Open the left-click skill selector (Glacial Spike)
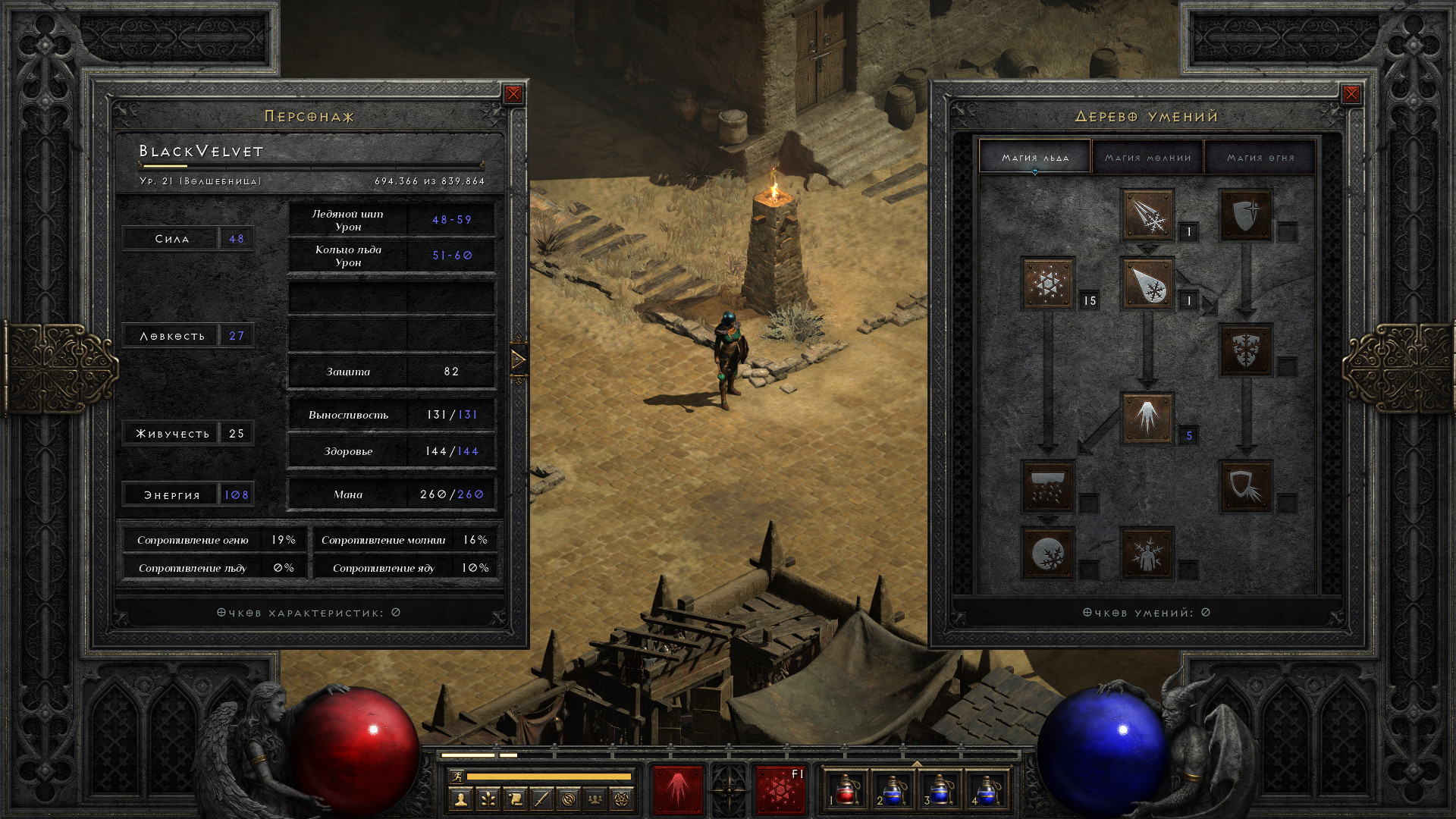This screenshot has width=1456, height=819. (x=678, y=789)
